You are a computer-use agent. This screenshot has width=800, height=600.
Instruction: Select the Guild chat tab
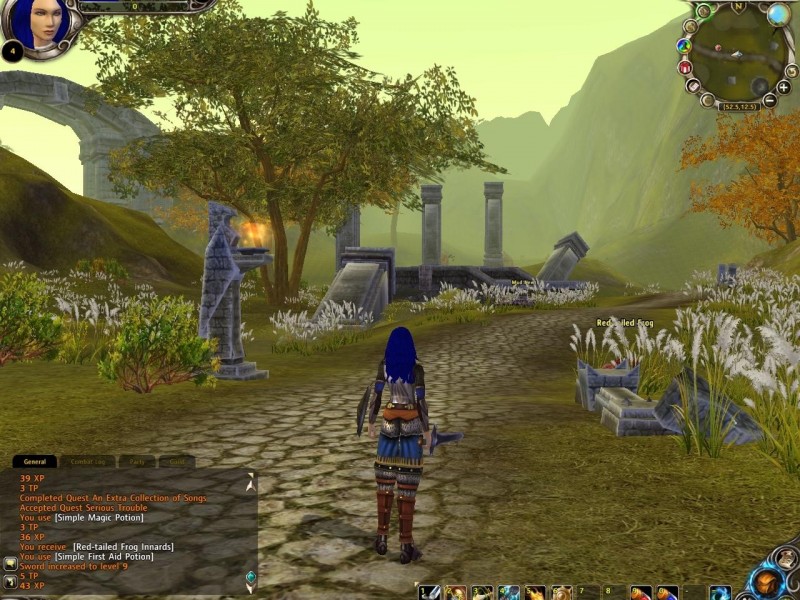pos(176,462)
